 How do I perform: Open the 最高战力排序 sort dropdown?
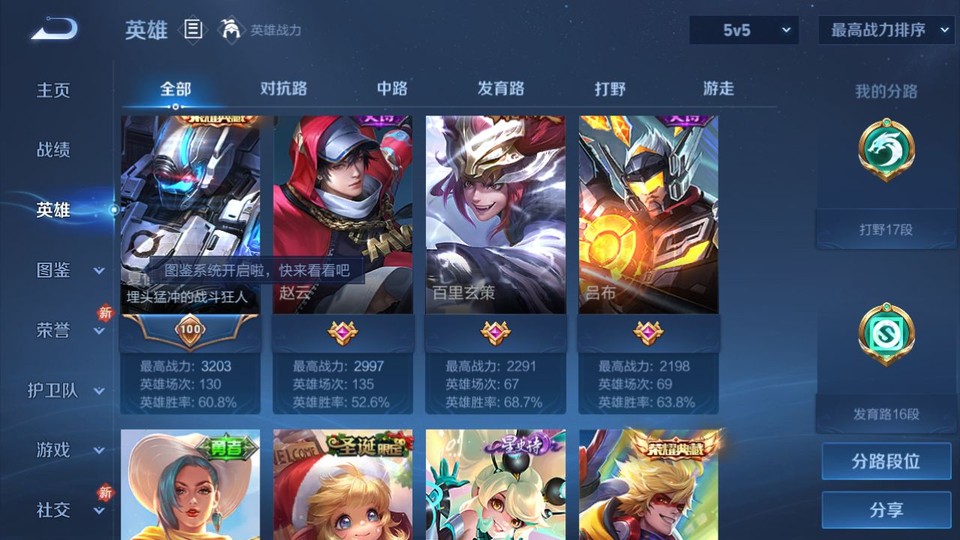click(x=886, y=31)
